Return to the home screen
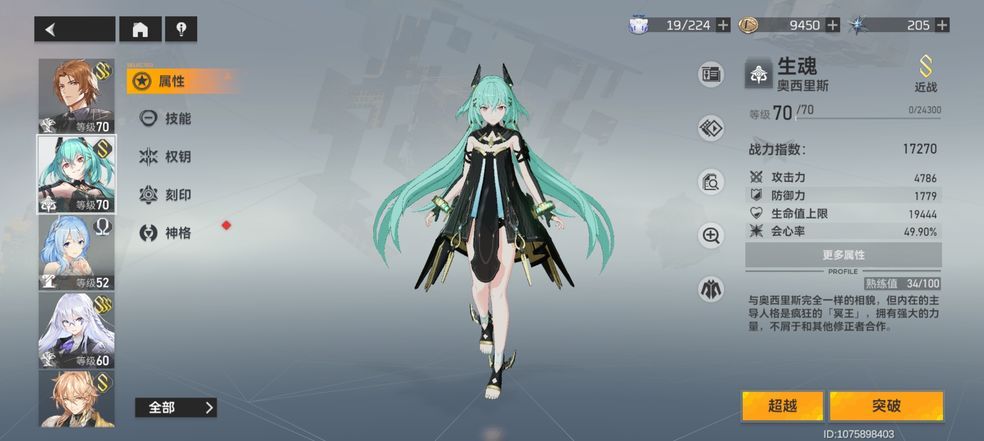The width and height of the screenshot is (984, 441). click(140, 29)
